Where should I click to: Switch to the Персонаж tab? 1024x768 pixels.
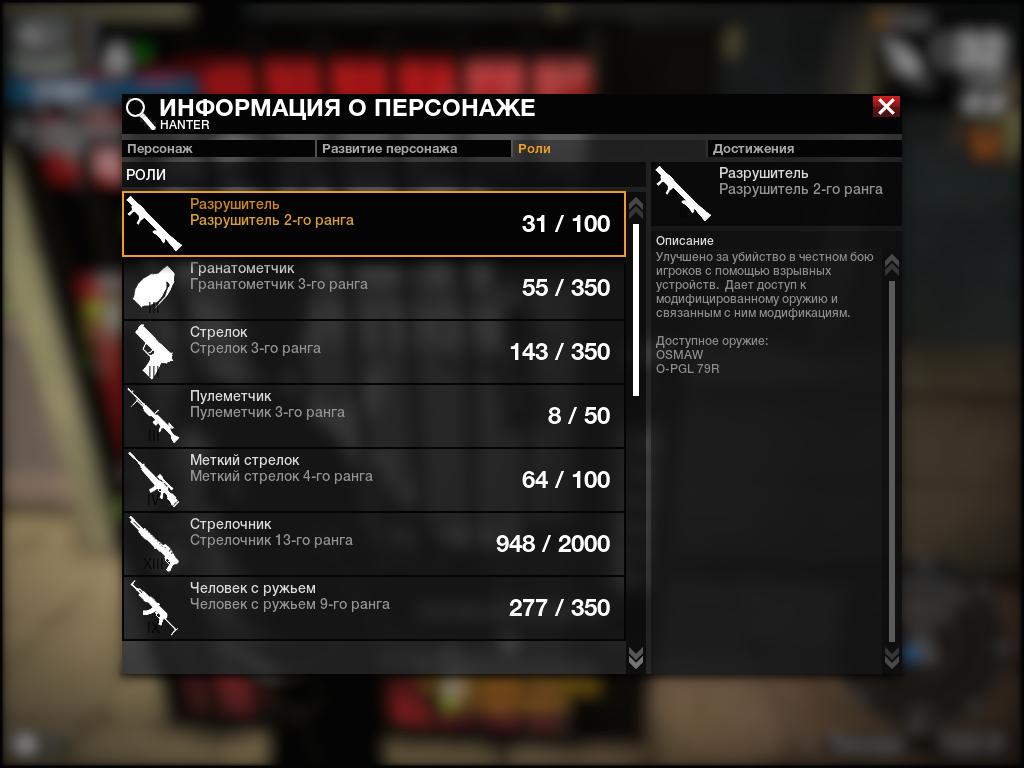click(218, 149)
